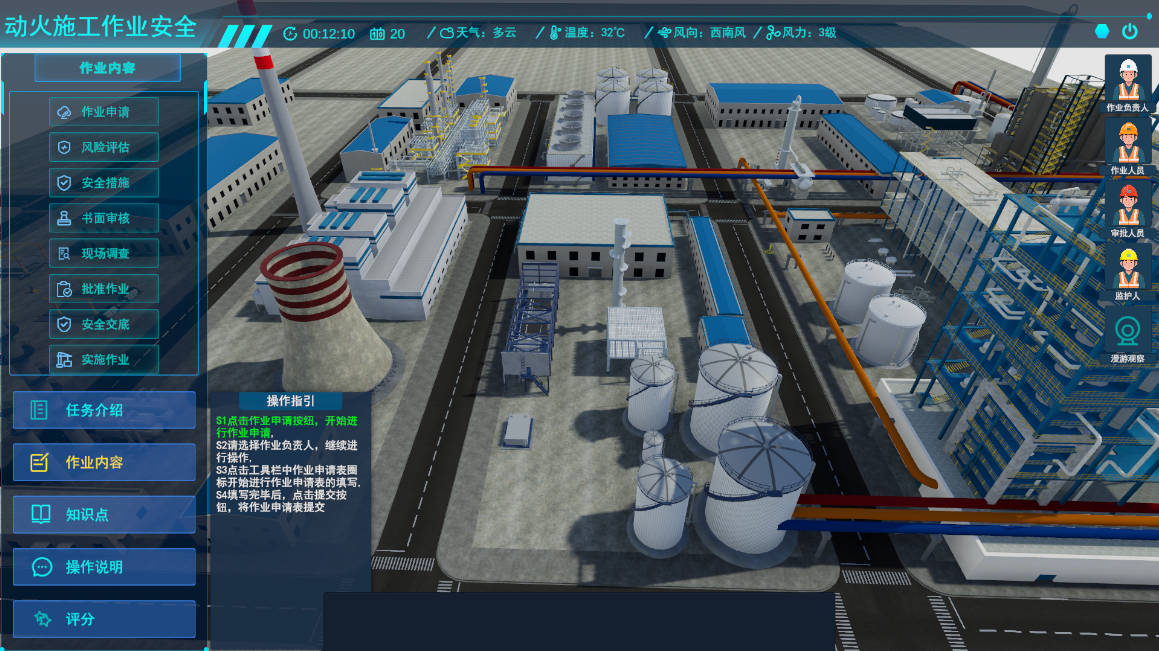Viewport: 1159px width, 651px height.
Task: Open the 评分 scoring panel
Action: pyautogui.click(x=104, y=619)
